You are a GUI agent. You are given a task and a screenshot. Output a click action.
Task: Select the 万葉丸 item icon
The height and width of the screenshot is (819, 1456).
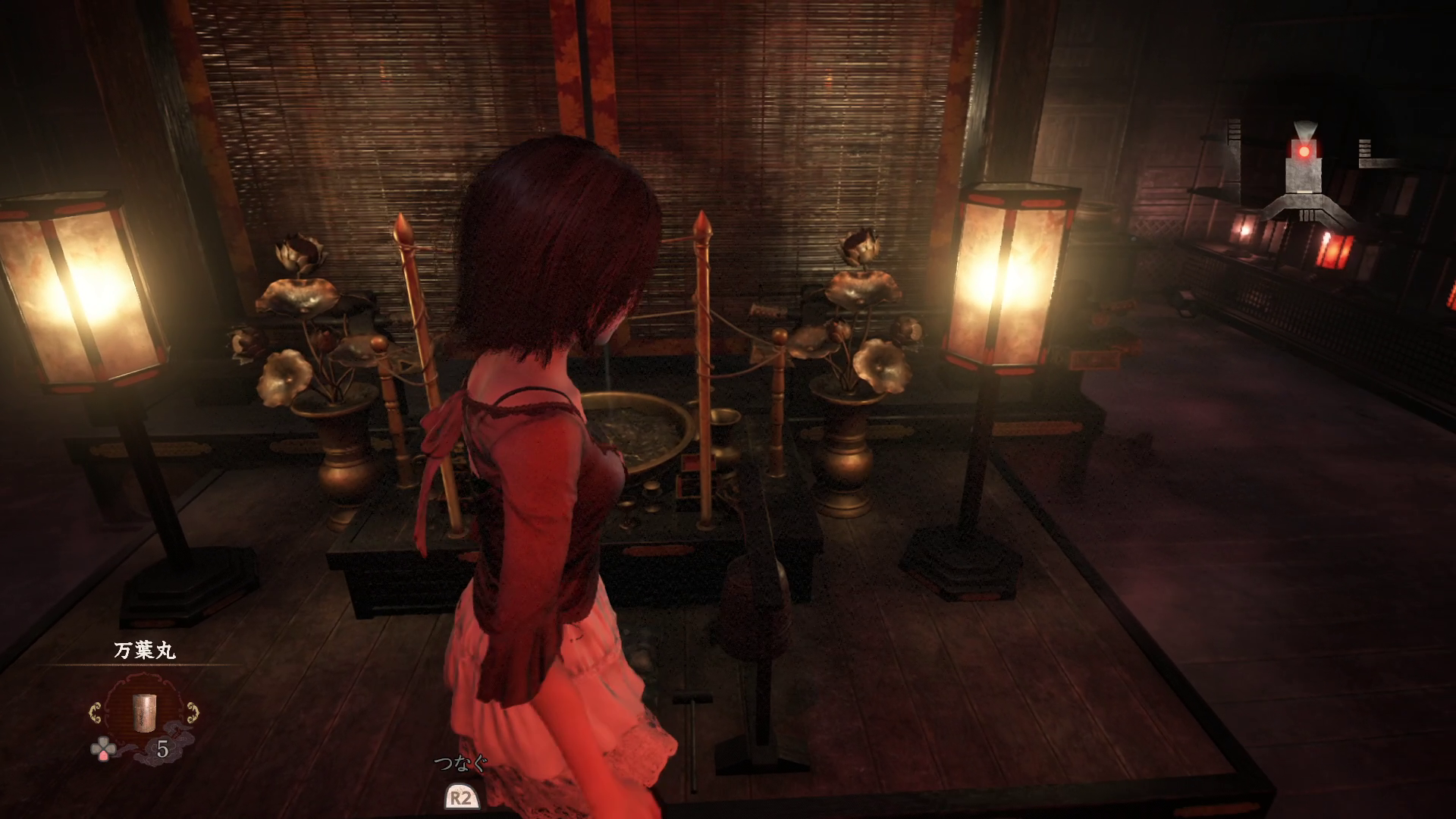pyautogui.click(x=143, y=710)
